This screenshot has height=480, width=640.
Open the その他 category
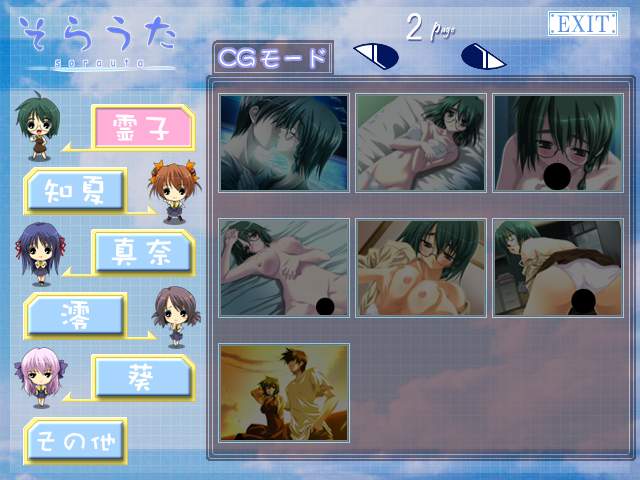click(74, 440)
